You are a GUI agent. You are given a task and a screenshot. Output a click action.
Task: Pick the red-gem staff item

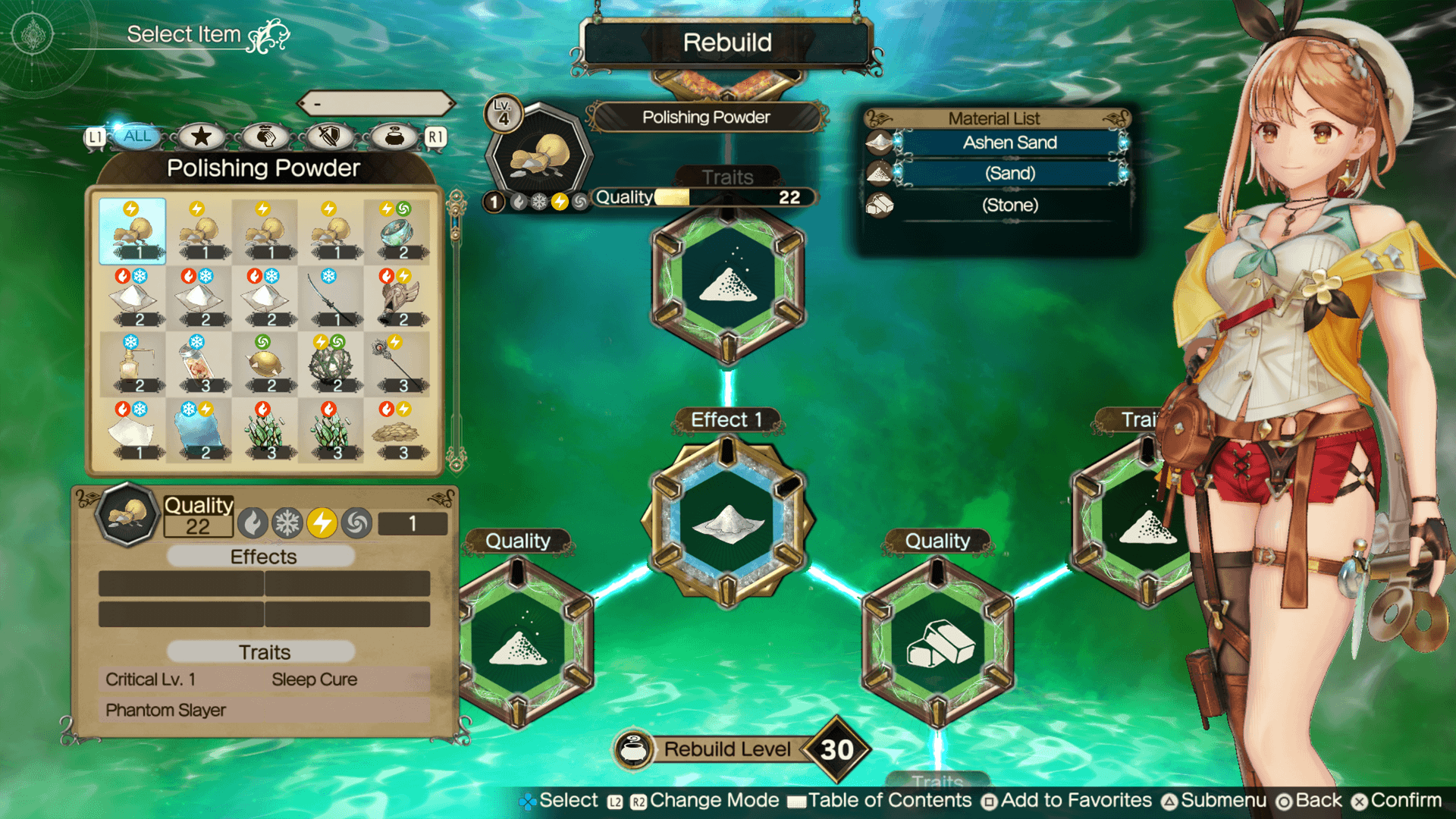397,364
